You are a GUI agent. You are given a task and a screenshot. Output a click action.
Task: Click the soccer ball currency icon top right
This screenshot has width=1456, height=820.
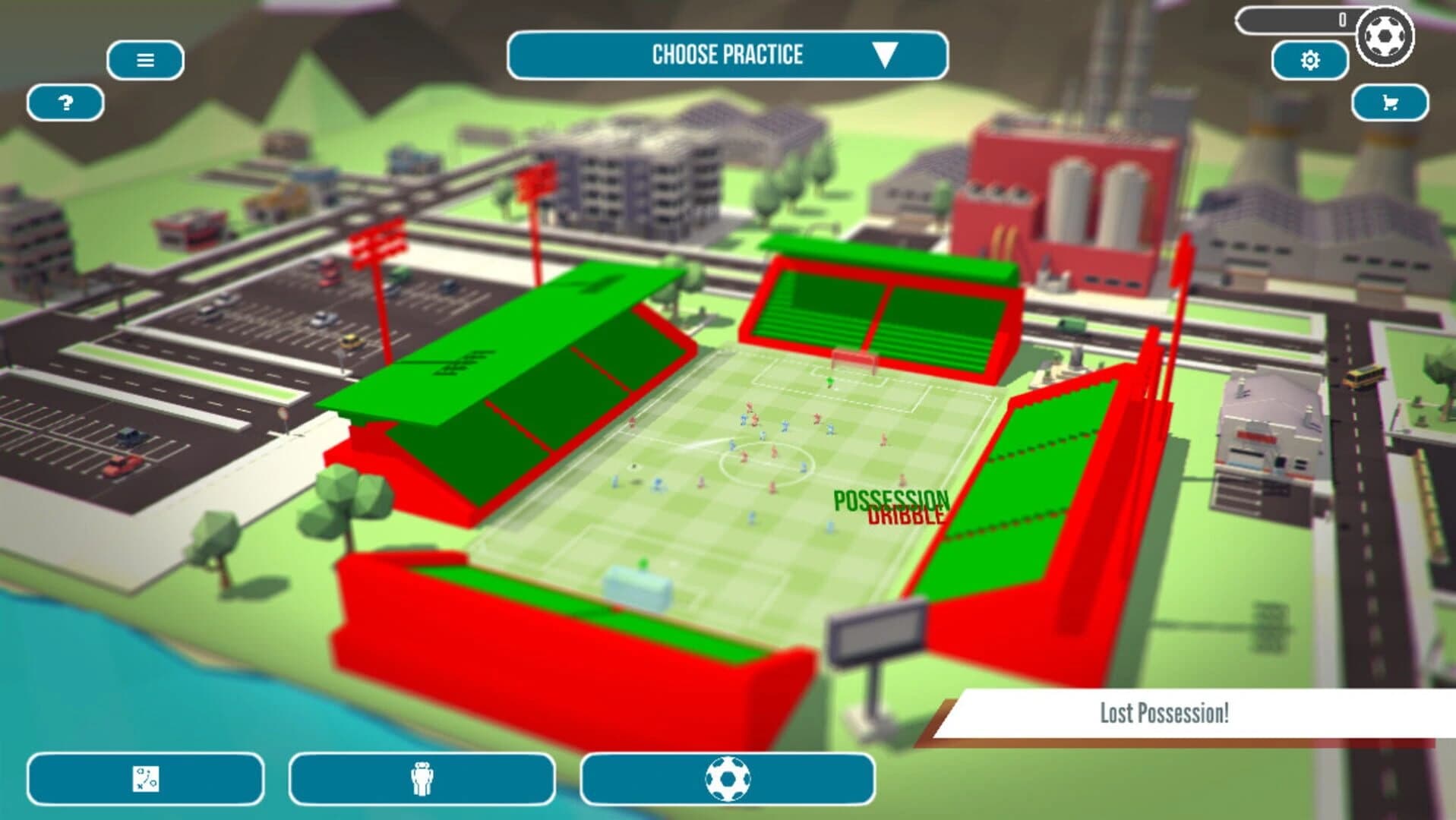[1385, 34]
